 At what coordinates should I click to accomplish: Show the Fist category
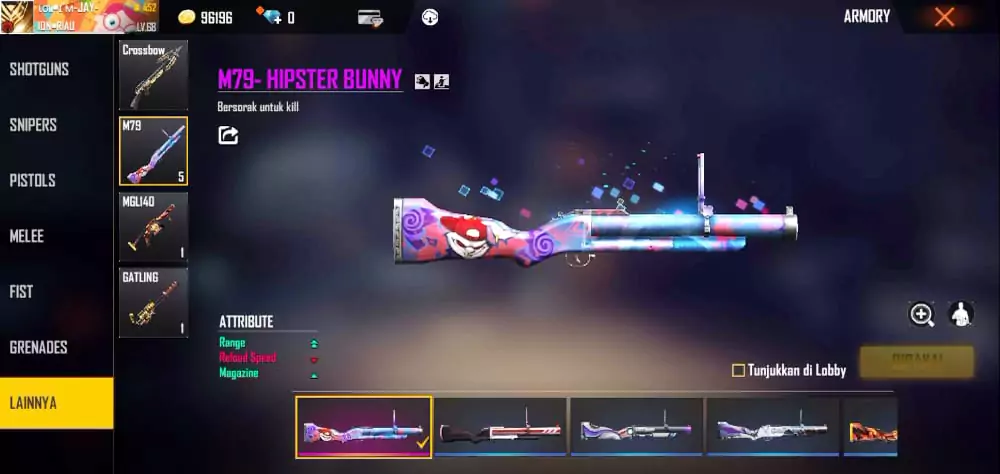[21, 292]
